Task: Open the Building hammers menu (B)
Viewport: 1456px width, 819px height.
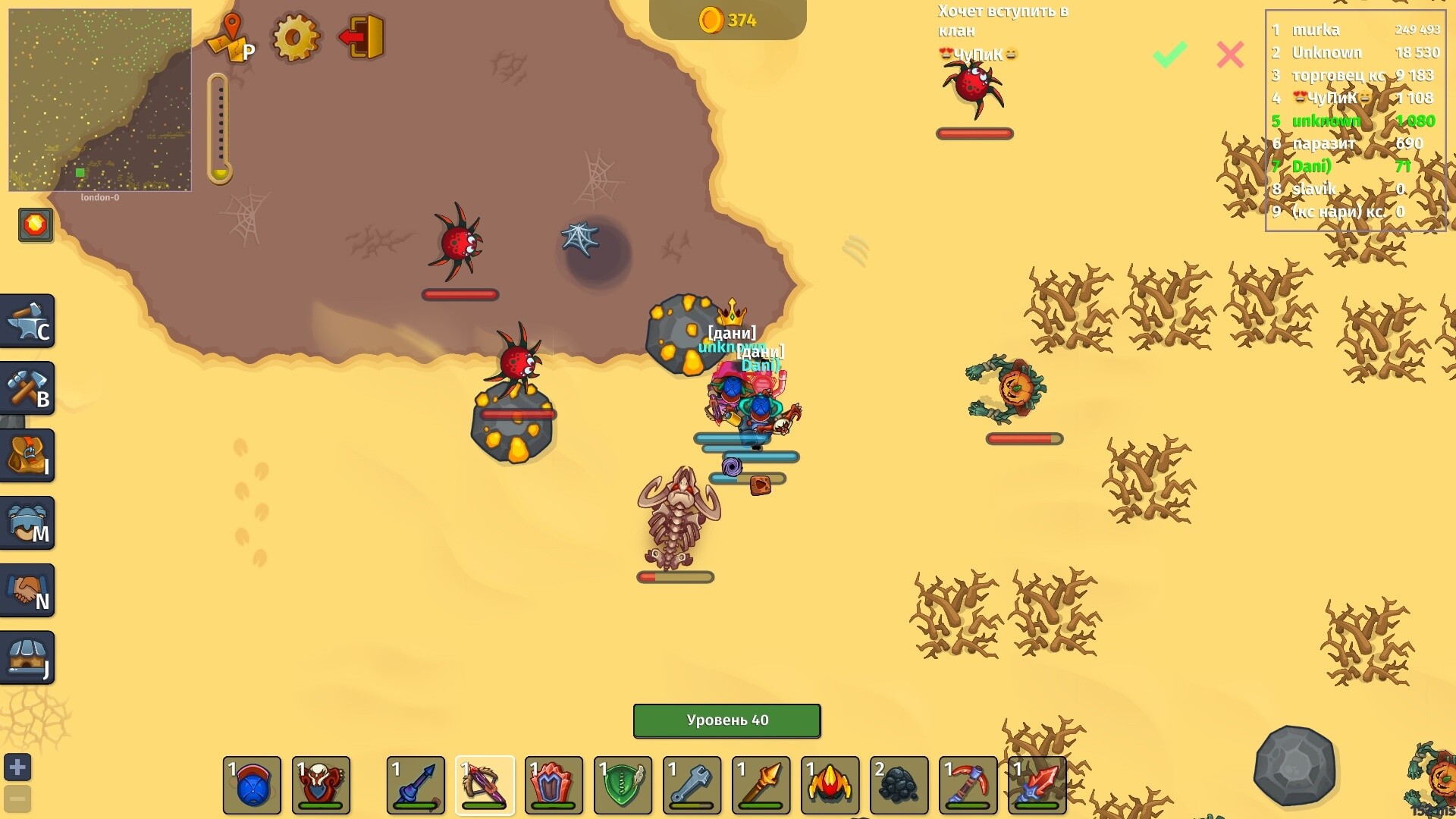Action: tap(27, 388)
